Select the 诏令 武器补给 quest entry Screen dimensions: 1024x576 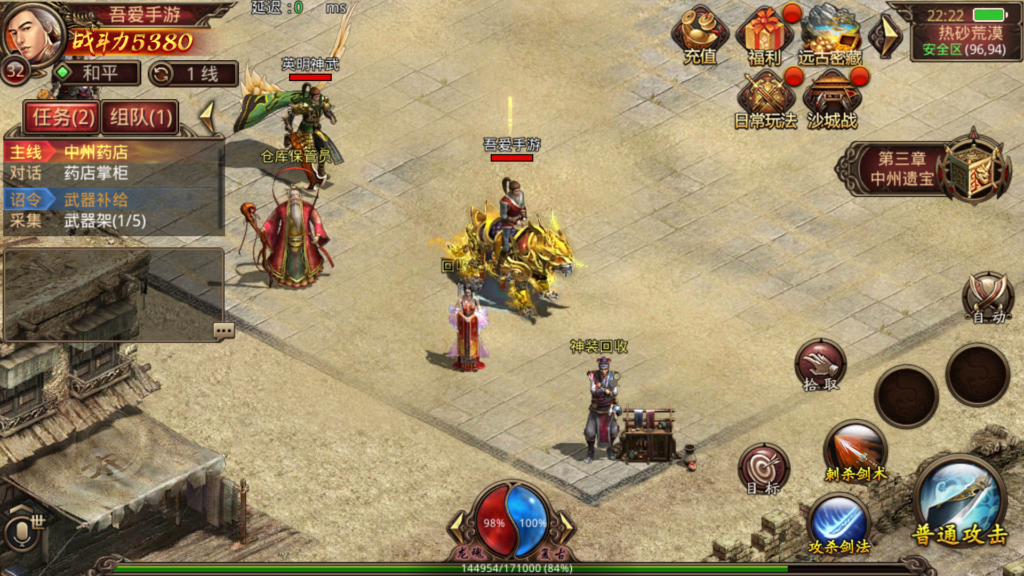tap(113, 200)
